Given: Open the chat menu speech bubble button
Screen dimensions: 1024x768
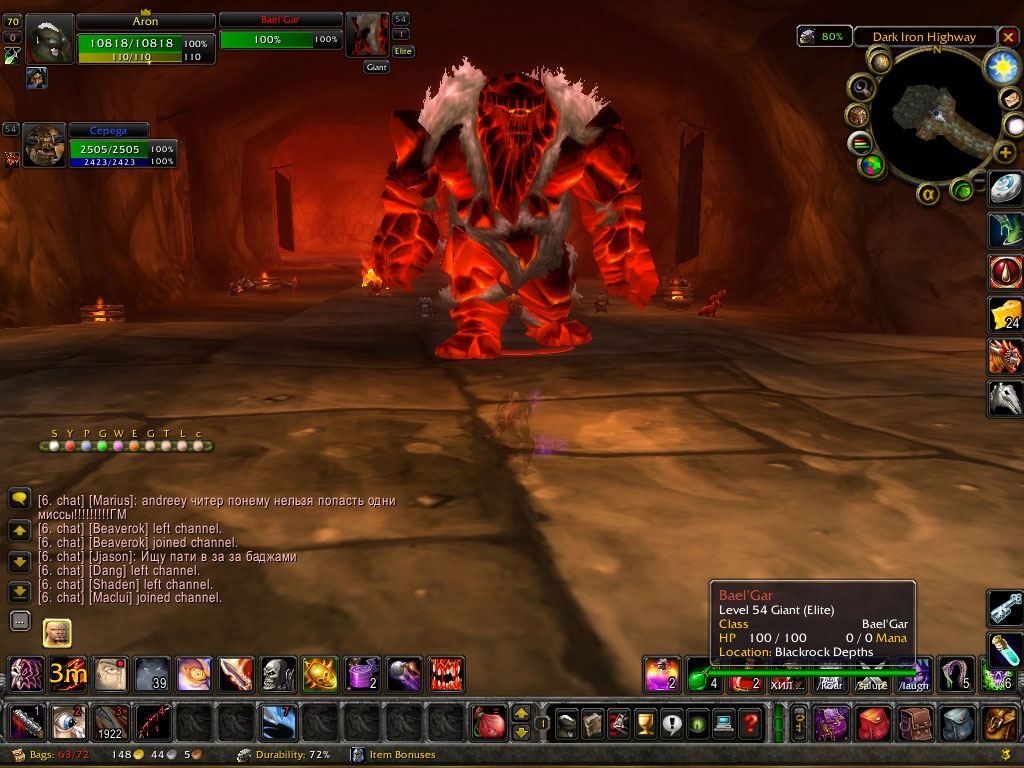Looking at the screenshot, I should tap(19, 497).
